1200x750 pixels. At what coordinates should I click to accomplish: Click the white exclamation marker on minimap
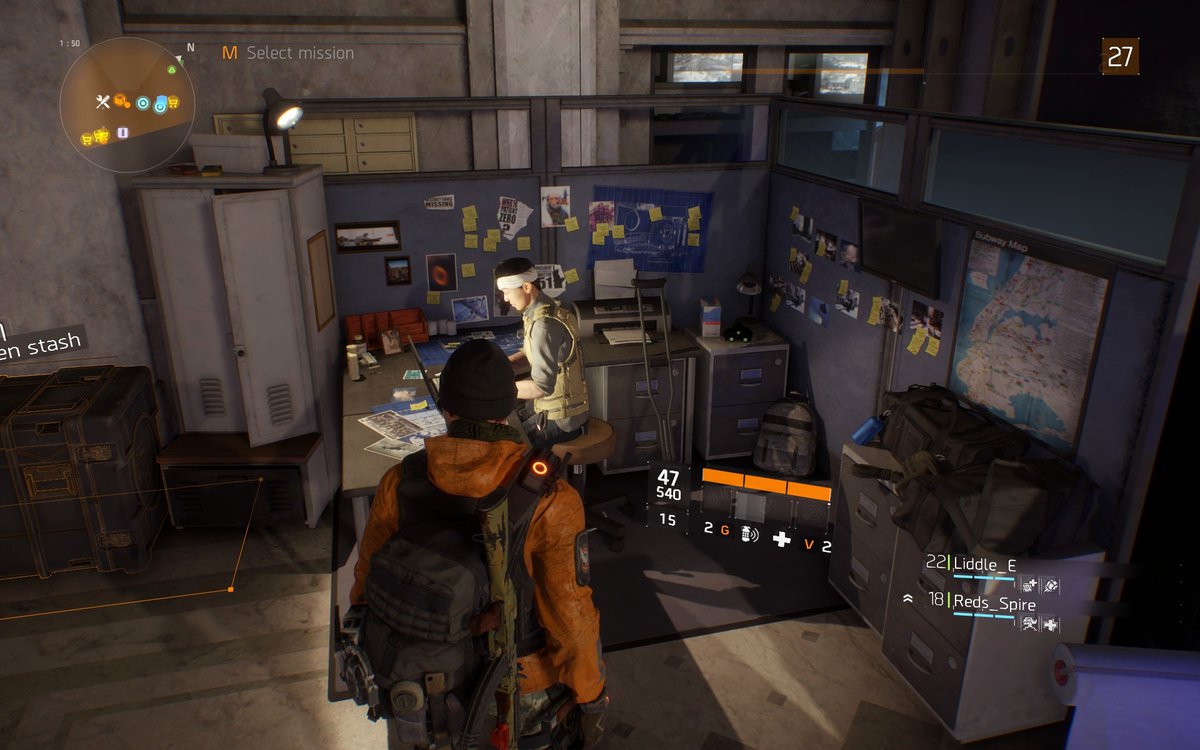tap(122, 132)
